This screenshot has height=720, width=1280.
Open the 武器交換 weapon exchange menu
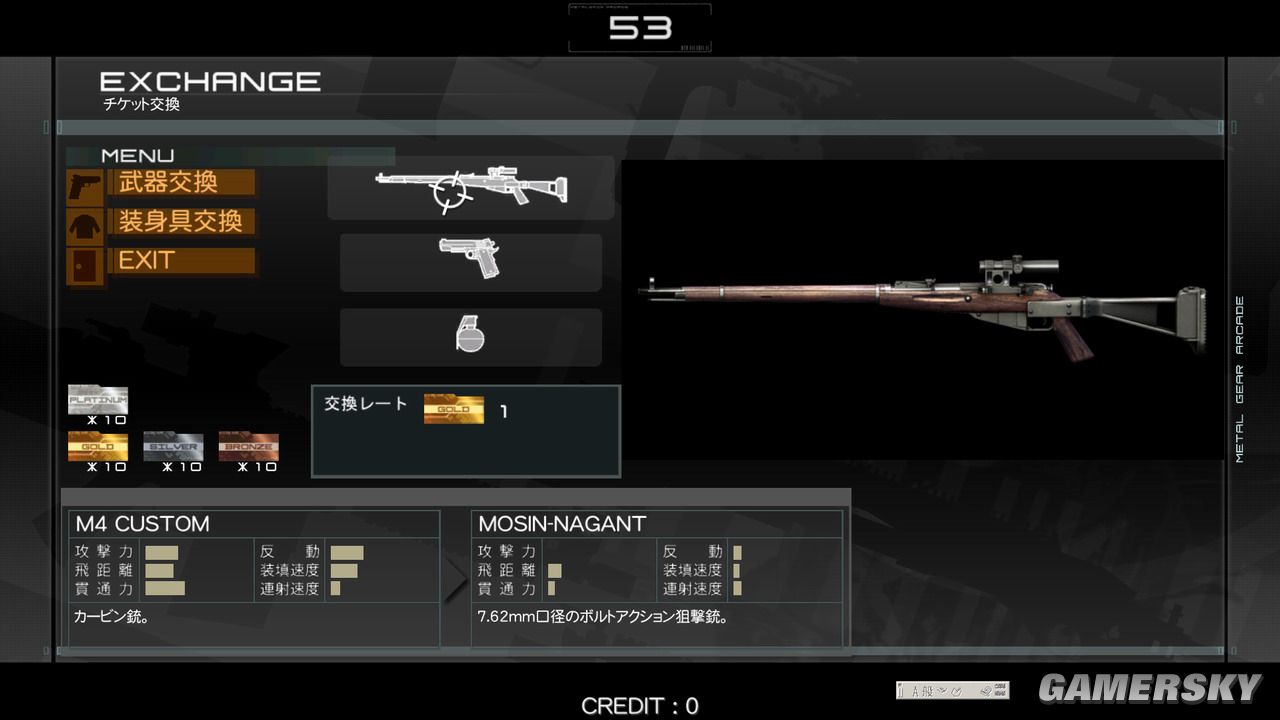pos(180,183)
